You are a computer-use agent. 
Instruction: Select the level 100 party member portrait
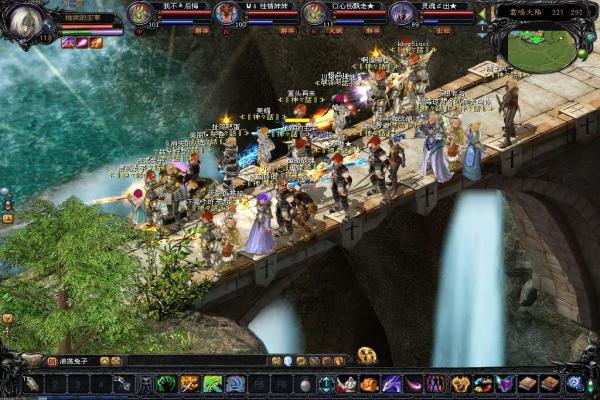tap(228, 14)
